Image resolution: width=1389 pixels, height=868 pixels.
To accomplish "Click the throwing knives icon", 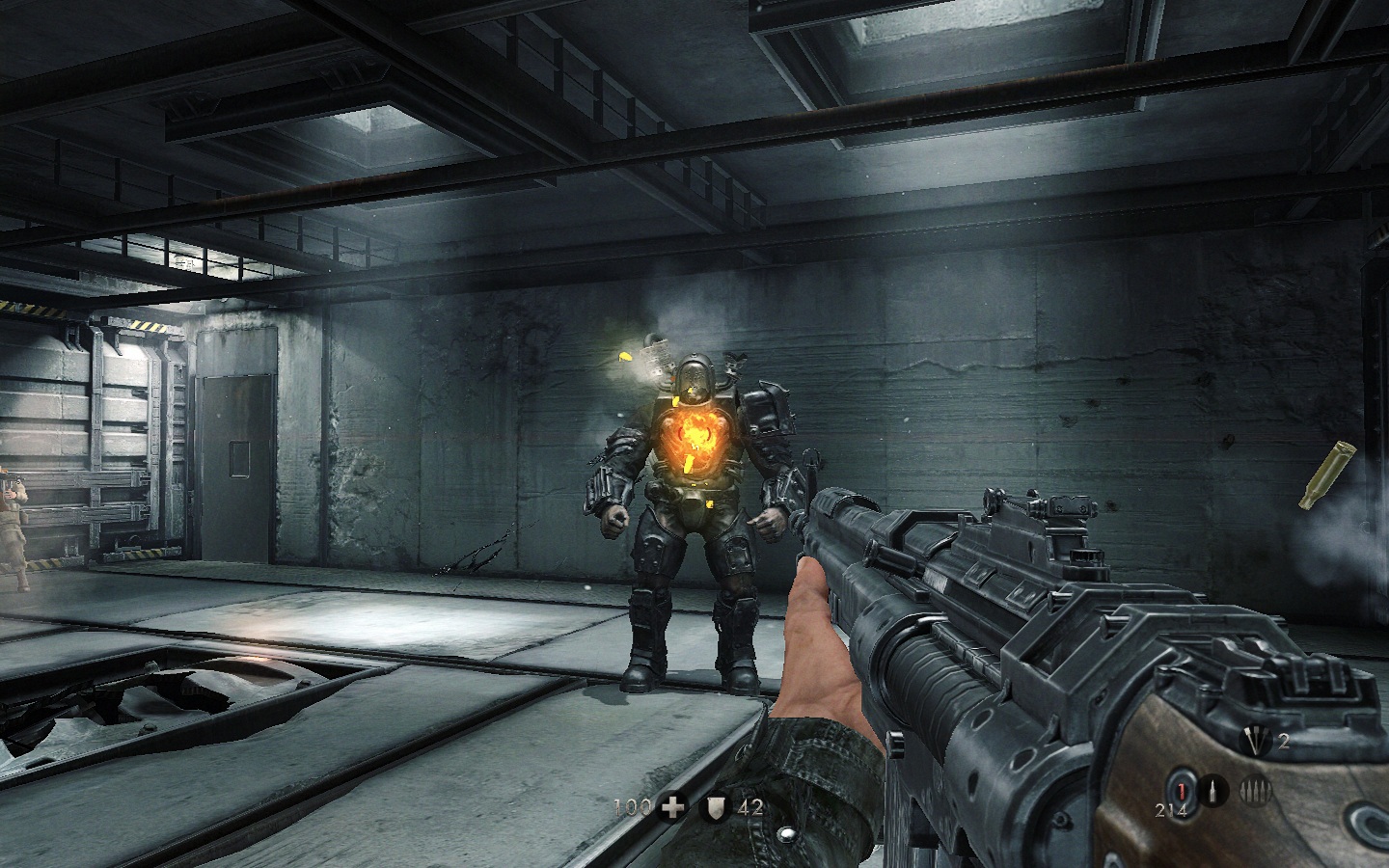I will [x=1255, y=741].
